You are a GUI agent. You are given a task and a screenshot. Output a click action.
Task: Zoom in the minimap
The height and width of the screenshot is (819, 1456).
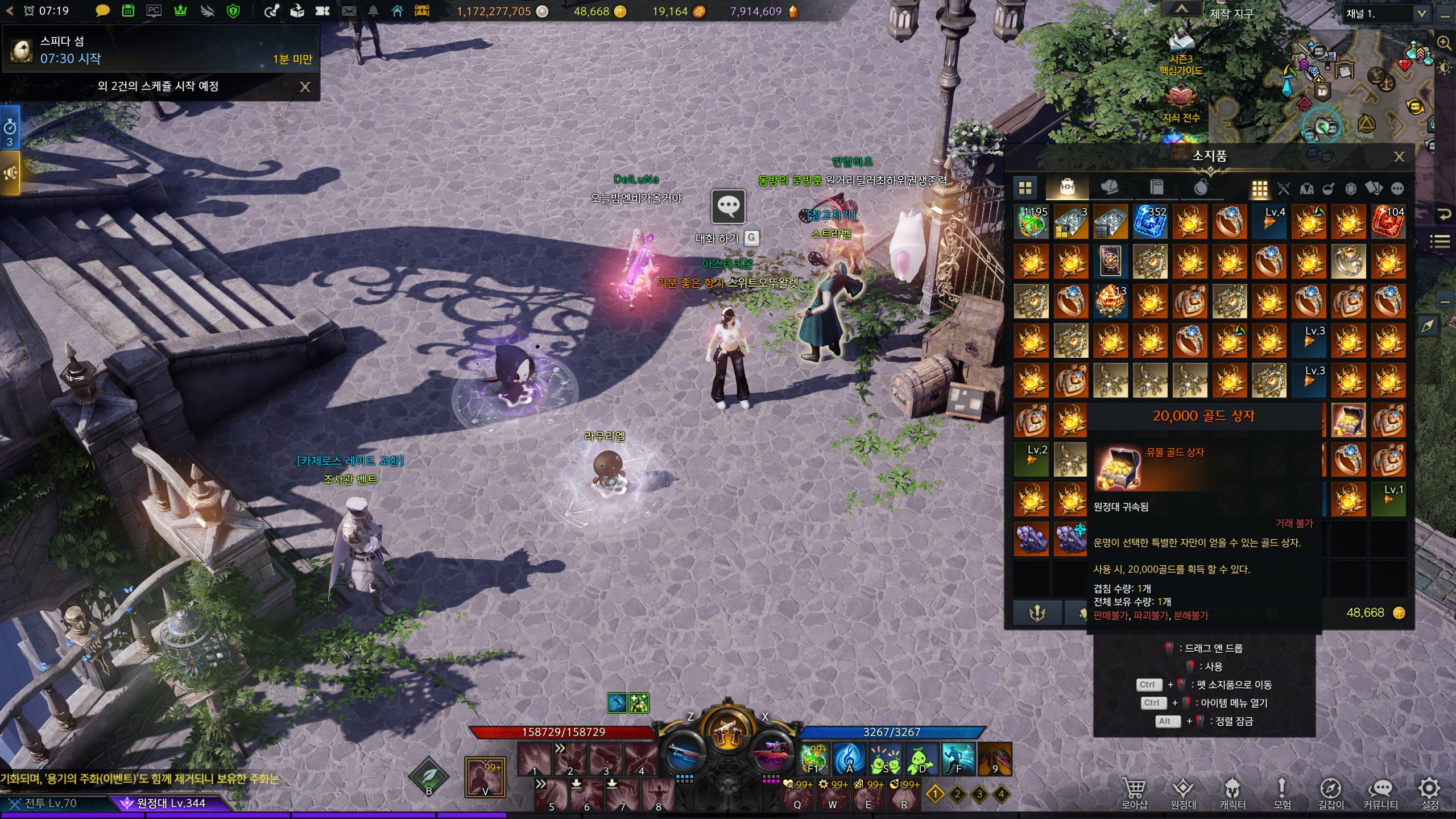click(1444, 43)
